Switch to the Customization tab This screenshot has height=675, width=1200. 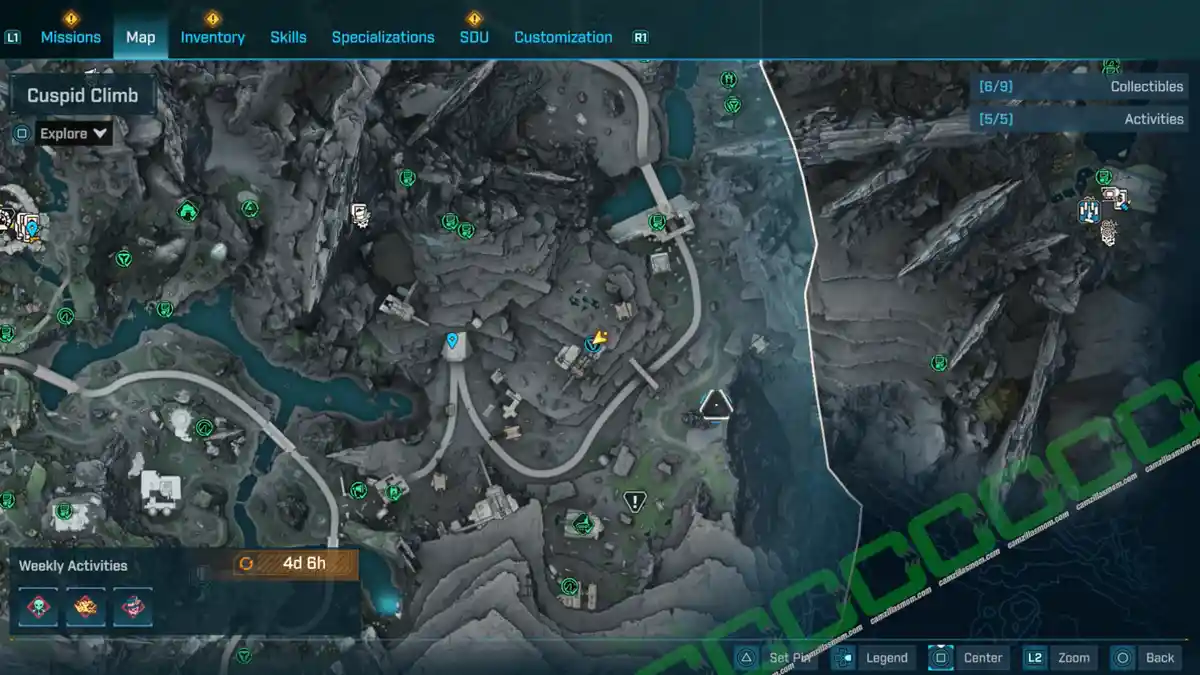pyautogui.click(x=563, y=37)
